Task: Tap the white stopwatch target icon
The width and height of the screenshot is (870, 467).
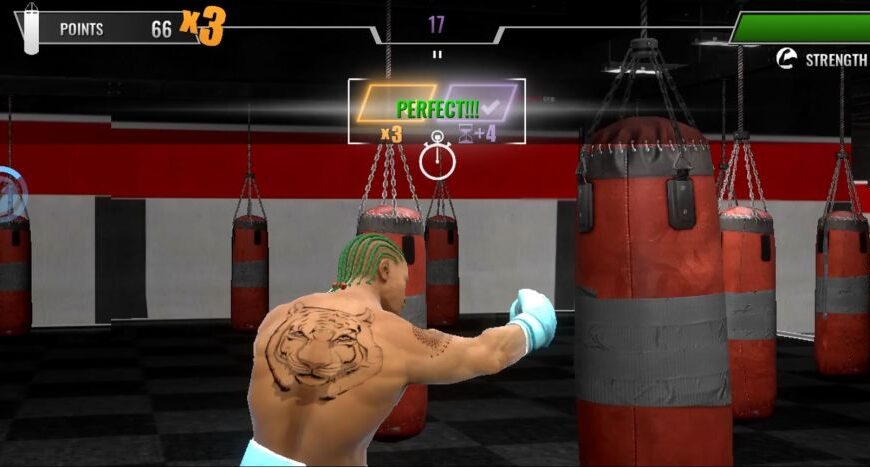Action: point(437,159)
